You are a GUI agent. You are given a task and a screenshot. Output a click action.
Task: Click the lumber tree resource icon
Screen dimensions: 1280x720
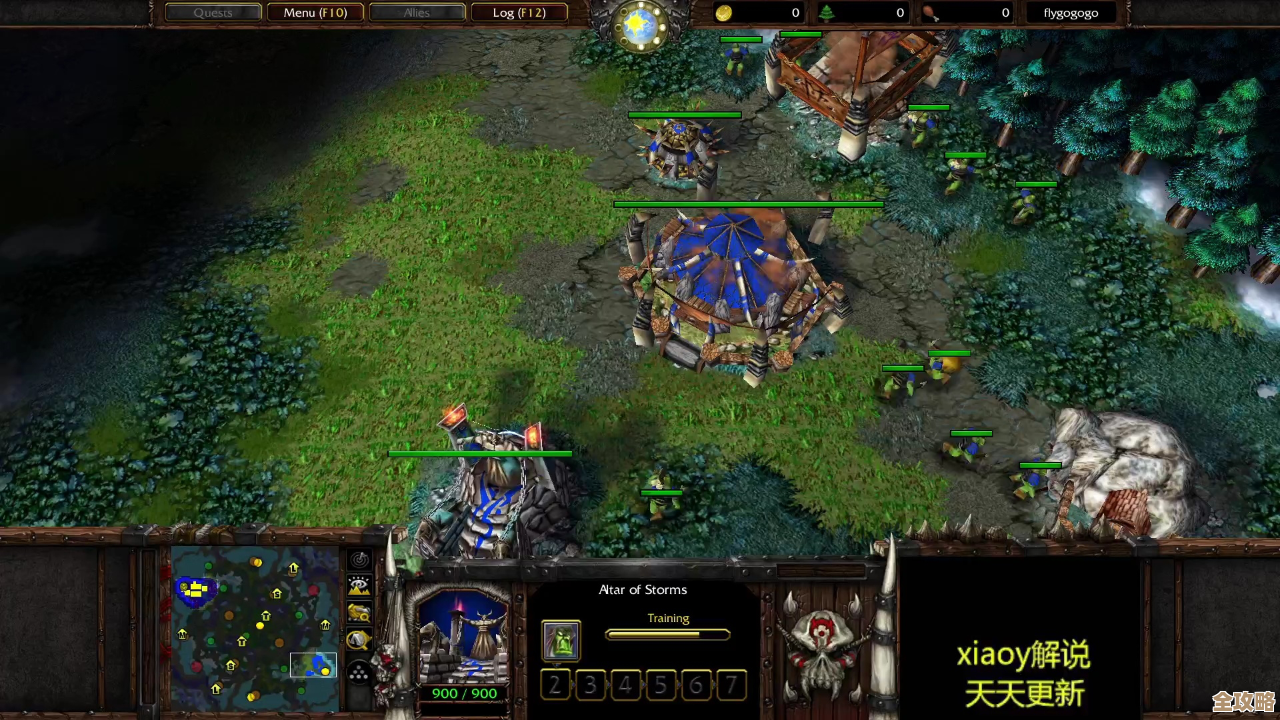pyautogui.click(x=827, y=13)
